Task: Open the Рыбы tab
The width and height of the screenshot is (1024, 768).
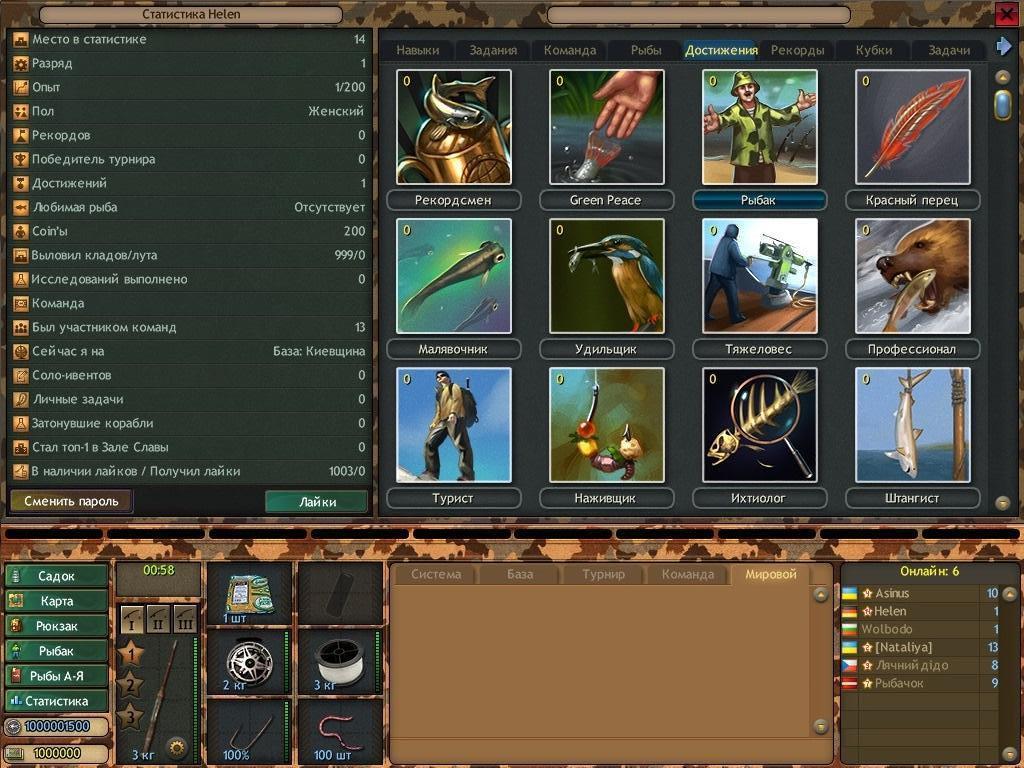Action: 646,50
